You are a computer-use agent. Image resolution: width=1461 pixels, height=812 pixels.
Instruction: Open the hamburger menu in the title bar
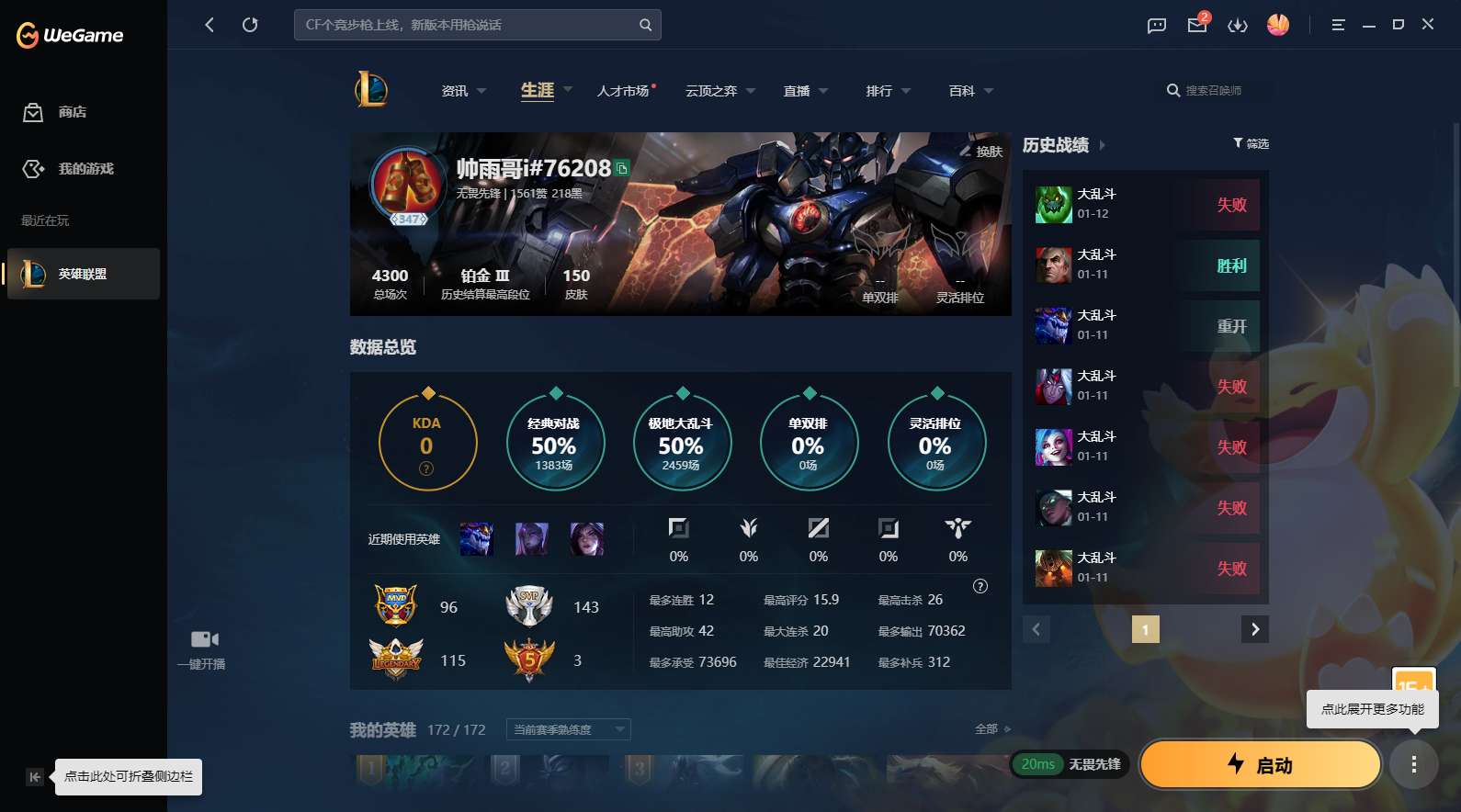[x=1338, y=25]
